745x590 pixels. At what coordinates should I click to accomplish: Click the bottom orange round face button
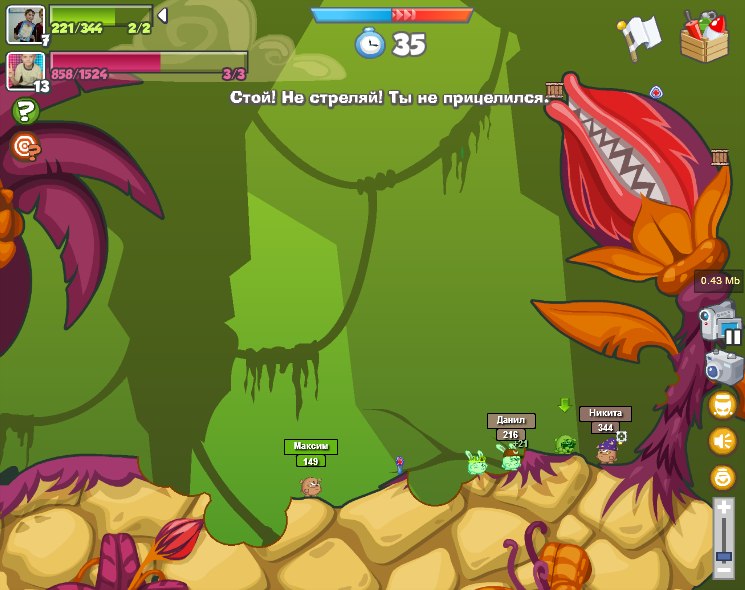pyautogui.click(x=722, y=477)
